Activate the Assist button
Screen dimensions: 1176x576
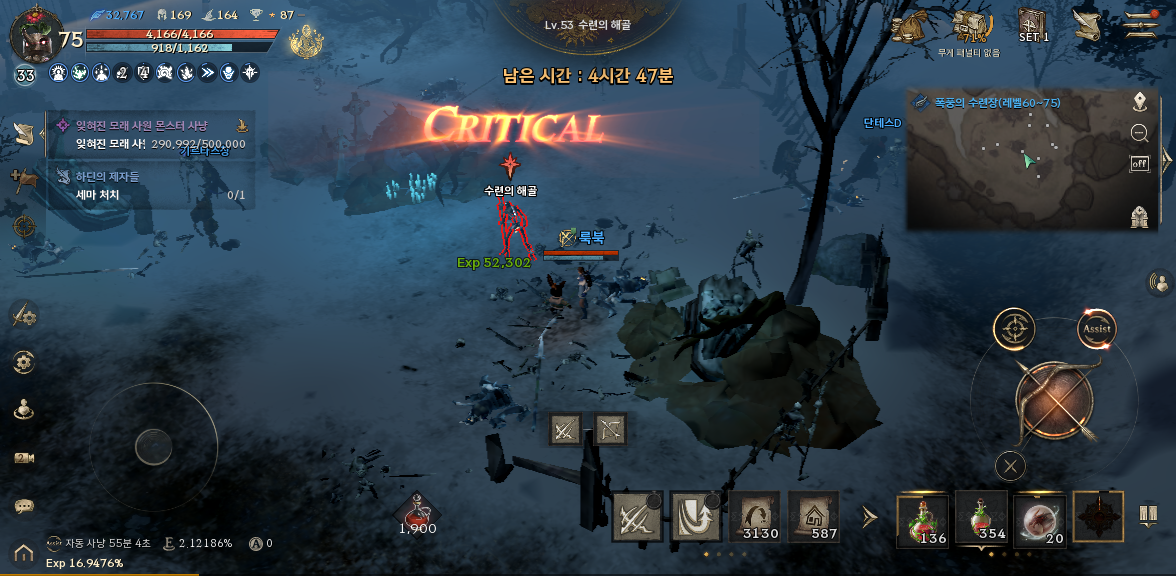click(1096, 328)
